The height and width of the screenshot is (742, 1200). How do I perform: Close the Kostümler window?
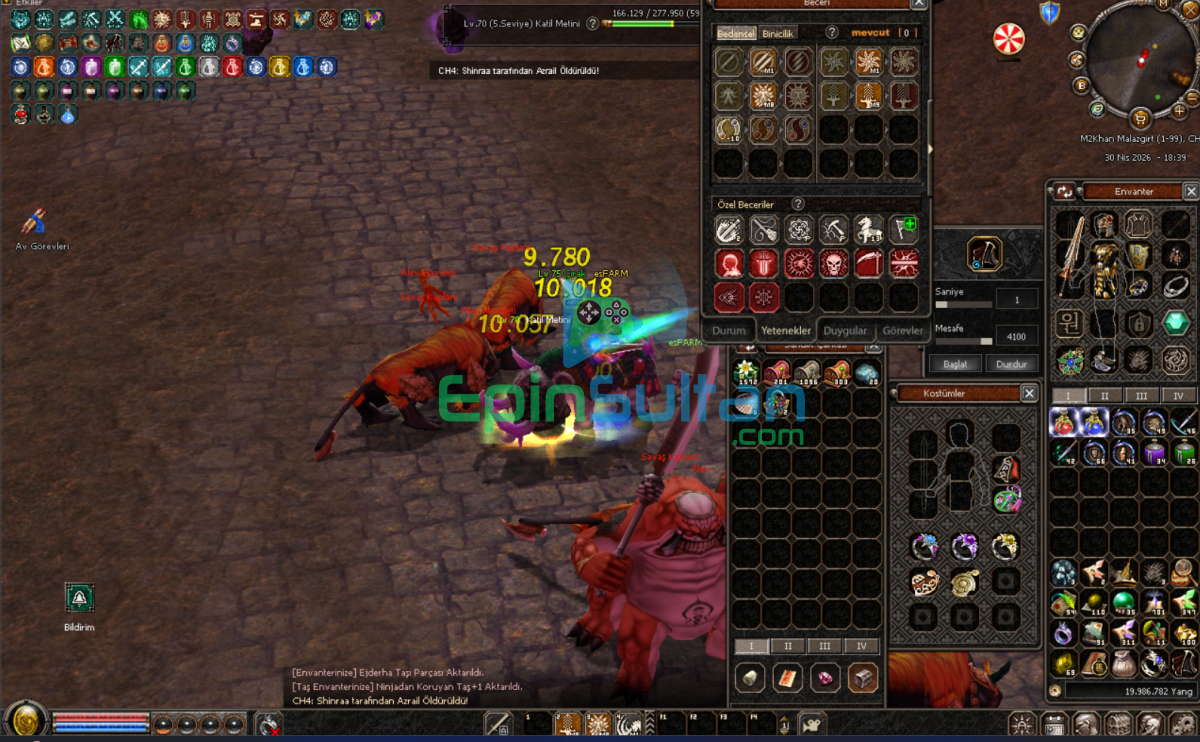[x=1029, y=394]
